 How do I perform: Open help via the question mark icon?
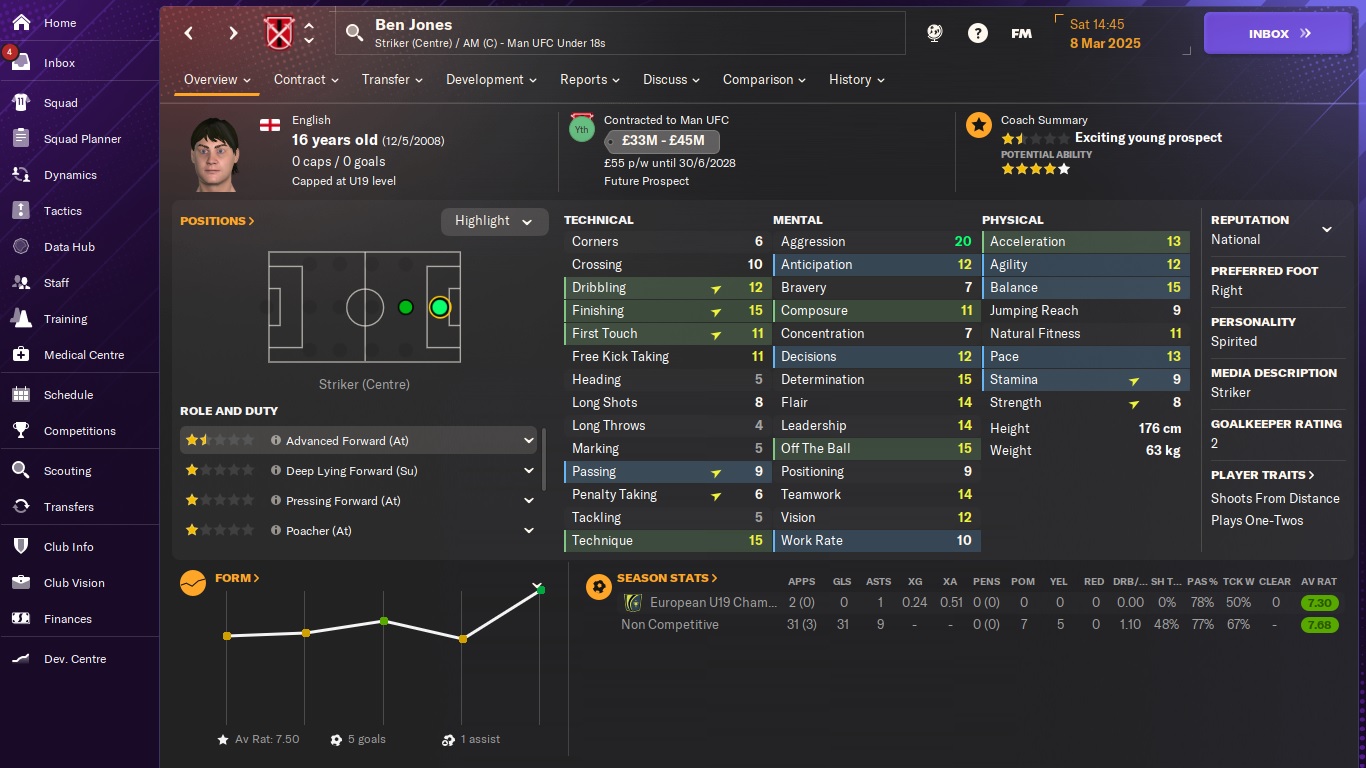[x=978, y=33]
